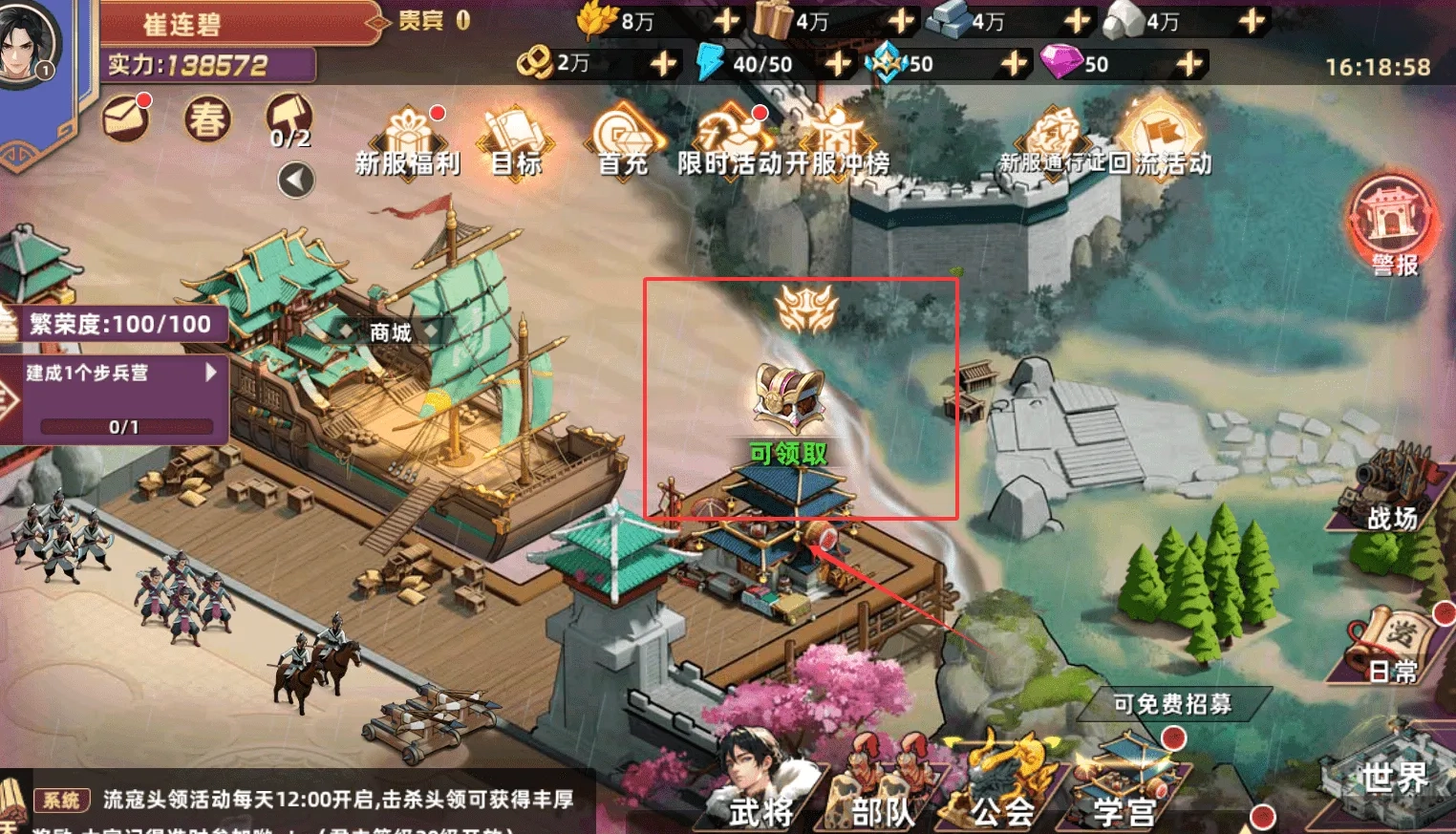This screenshot has height=834, width=1456.
Task: Open the 商城 shop on the ship
Action: [389, 333]
